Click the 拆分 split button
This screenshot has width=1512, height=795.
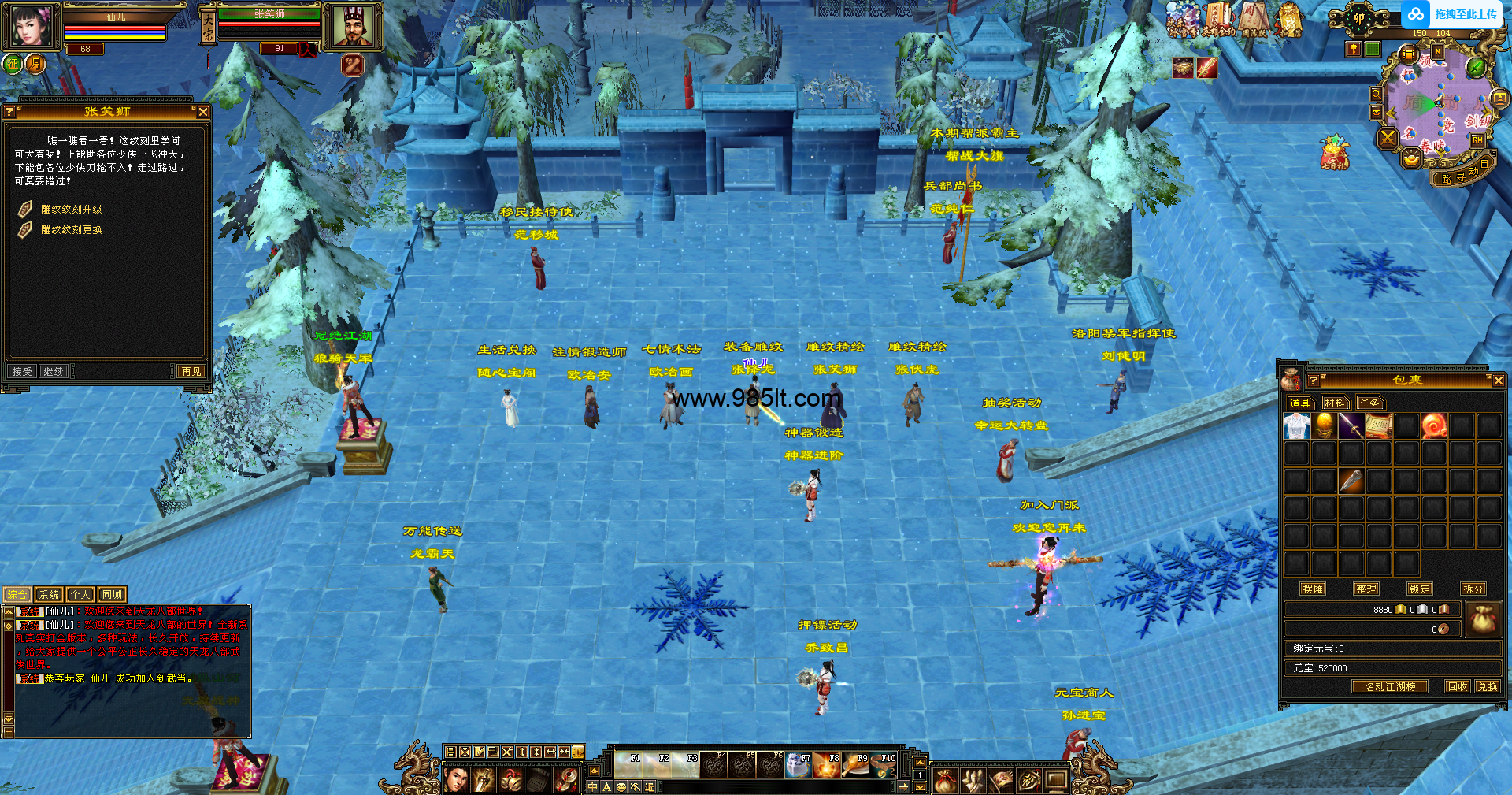1473,589
